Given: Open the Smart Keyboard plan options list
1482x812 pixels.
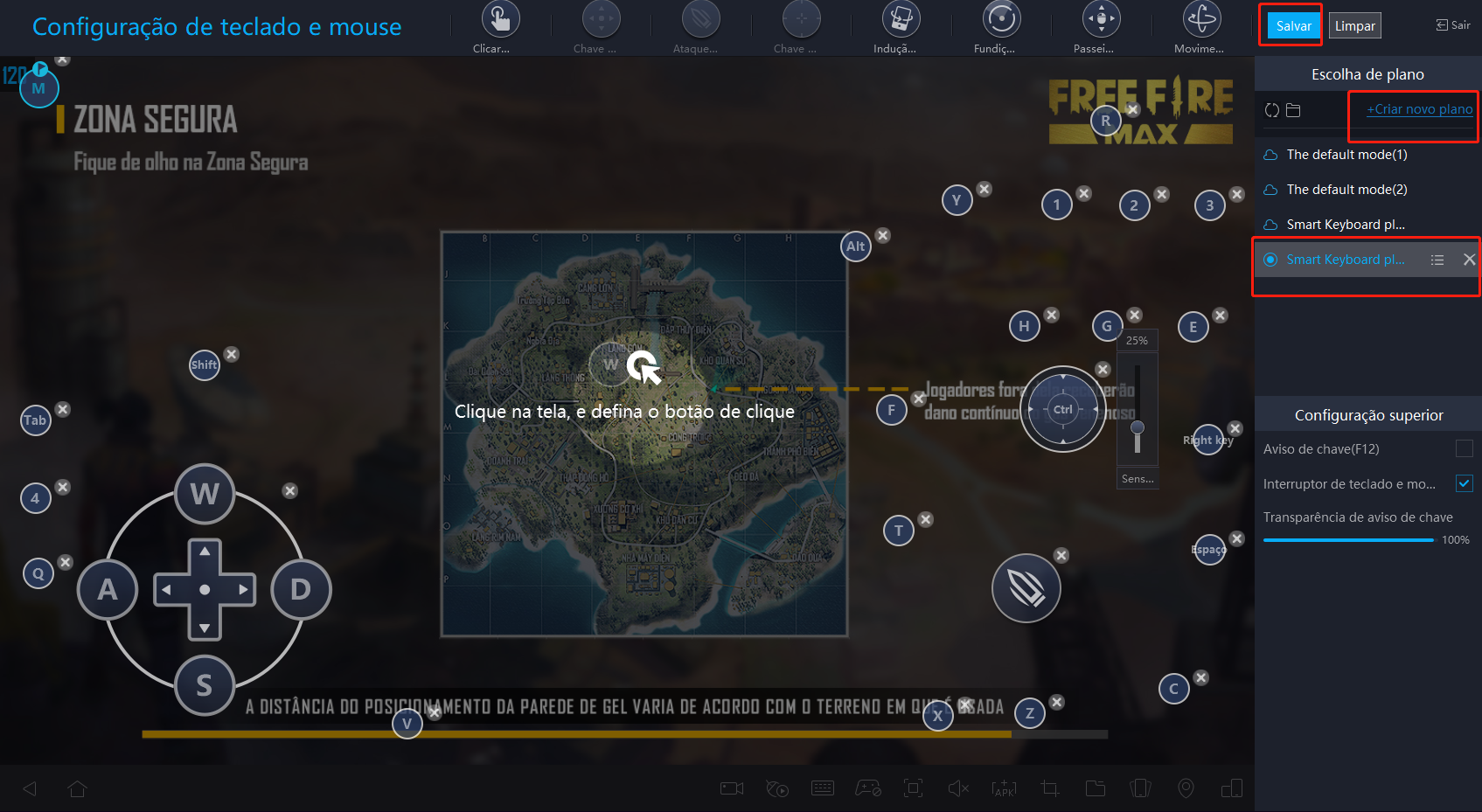Looking at the screenshot, I should (1438, 260).
